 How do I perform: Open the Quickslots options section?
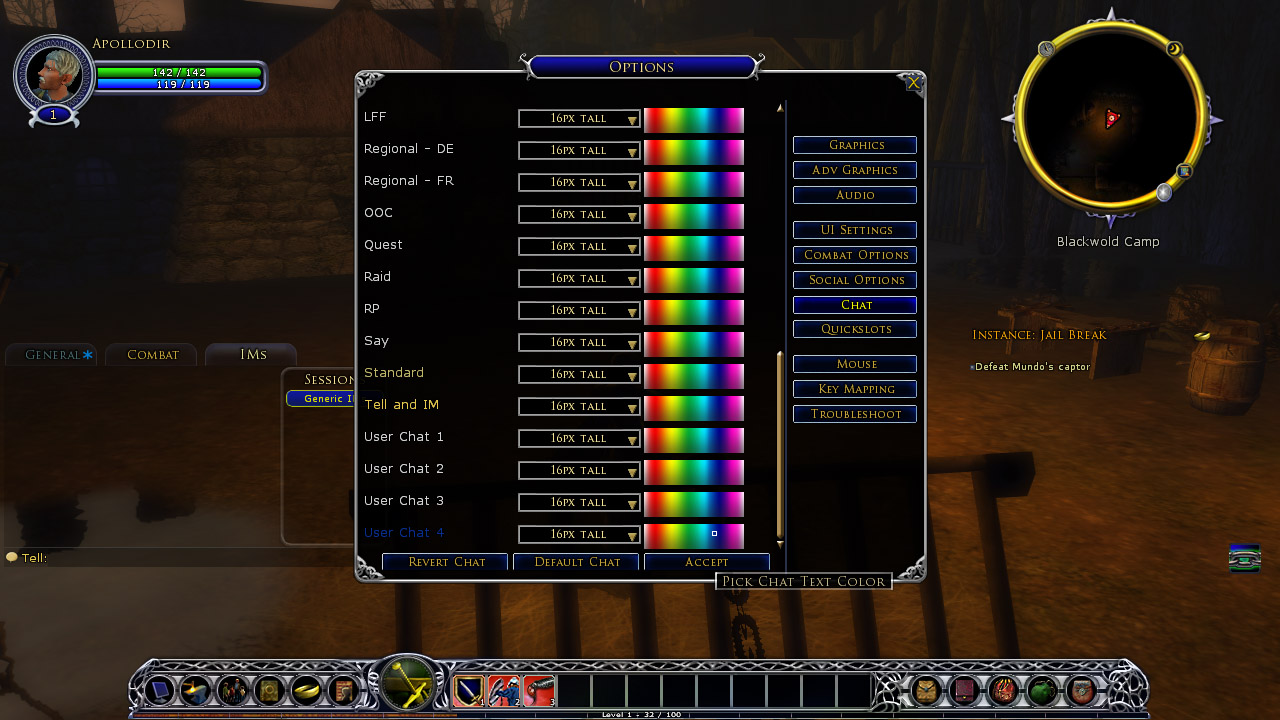(855, 329)
